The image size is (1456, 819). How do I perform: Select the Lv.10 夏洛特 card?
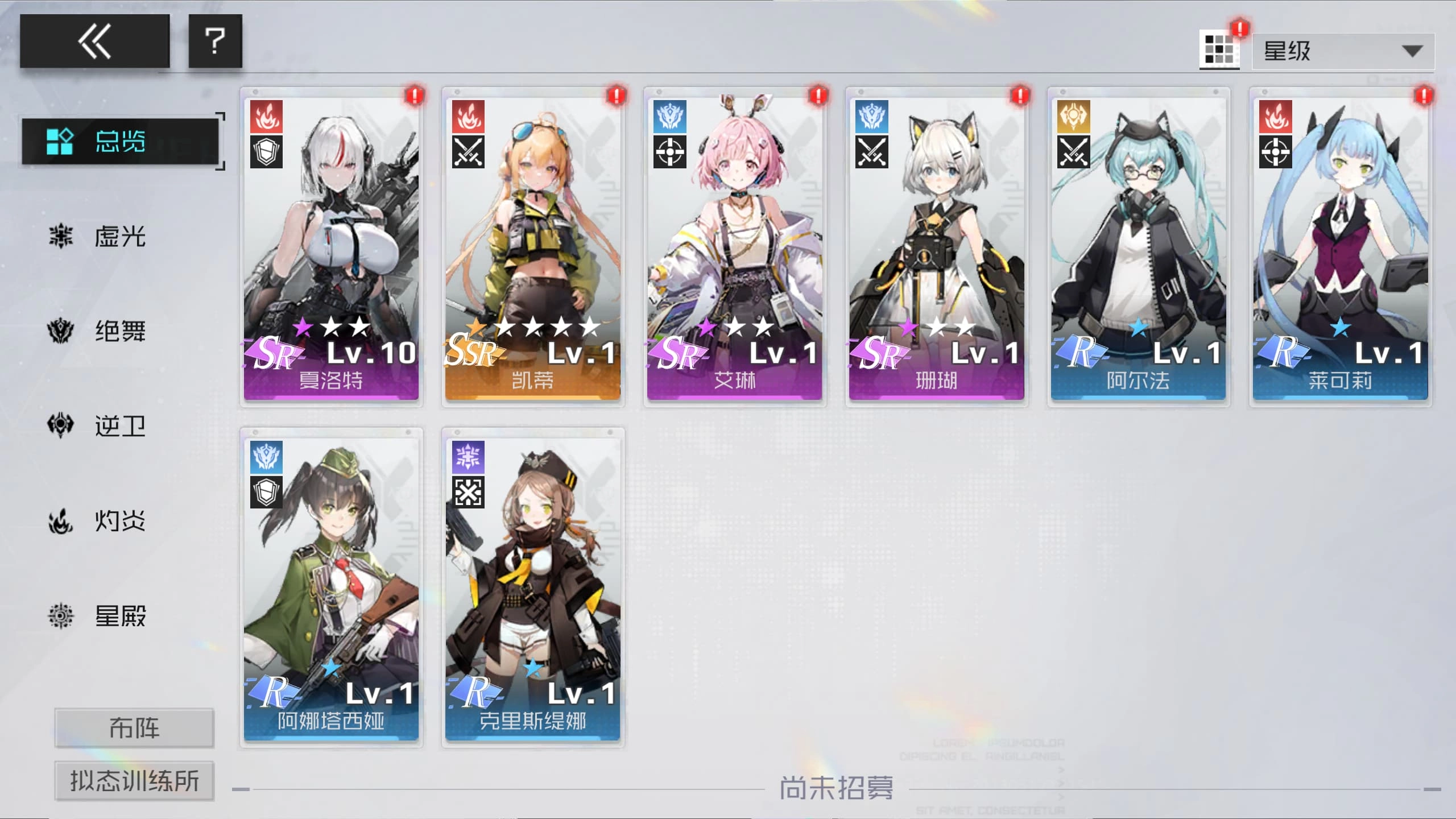click(x=332, y=245)
